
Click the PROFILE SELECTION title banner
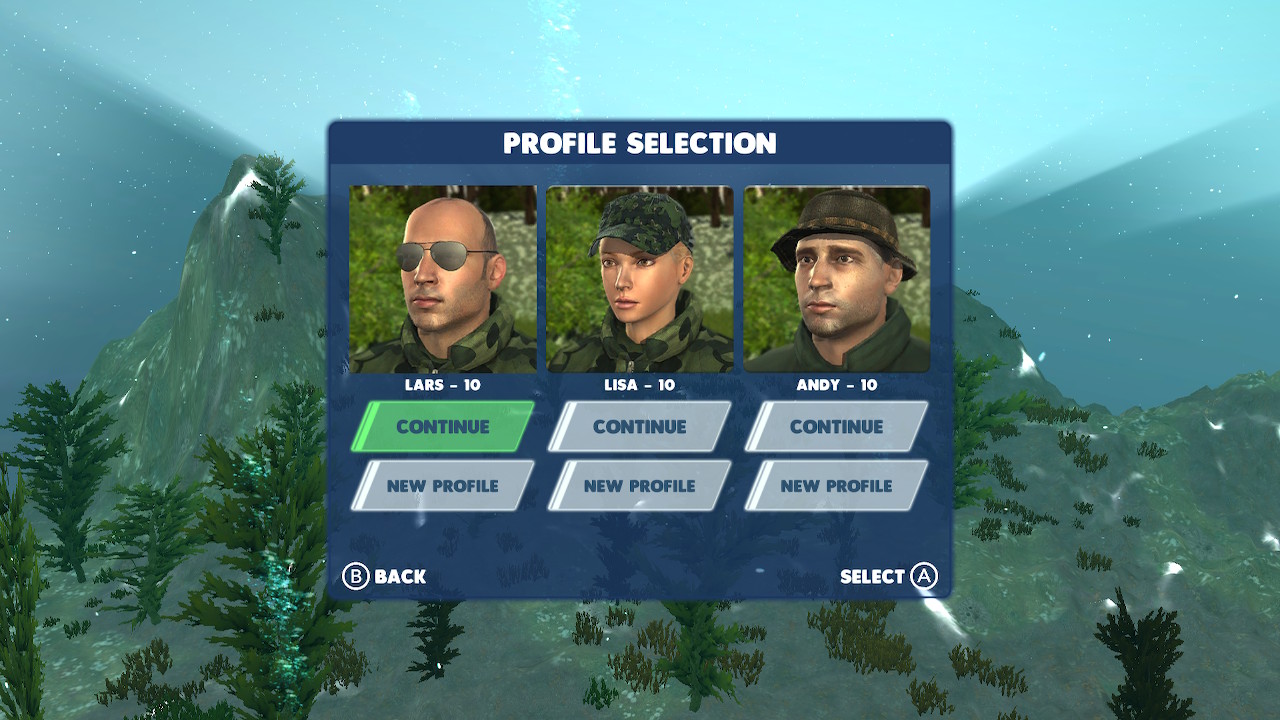640,143
